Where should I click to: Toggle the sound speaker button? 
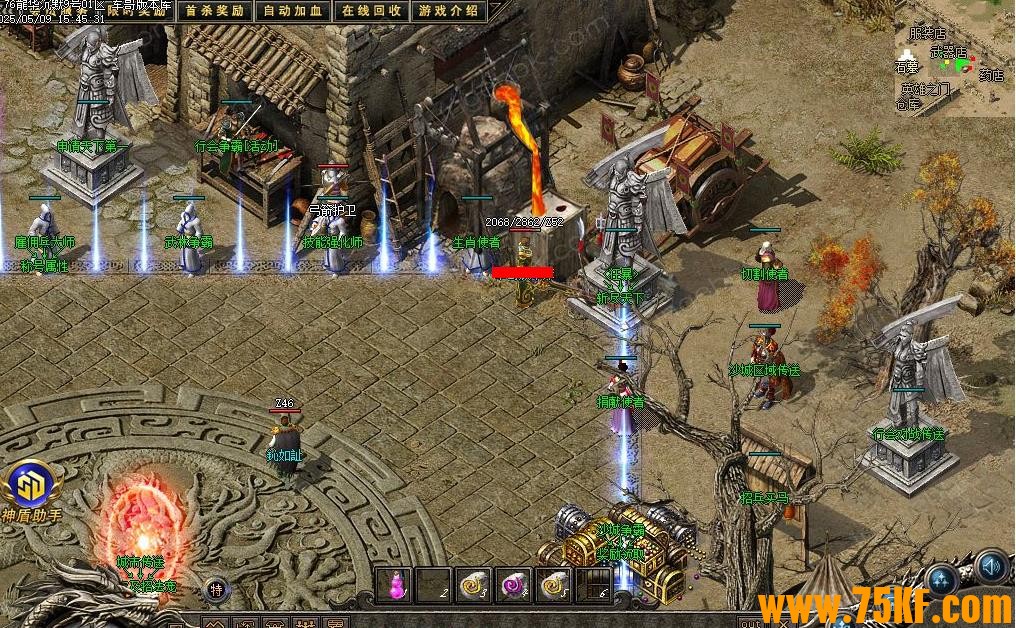pos(991,567)
